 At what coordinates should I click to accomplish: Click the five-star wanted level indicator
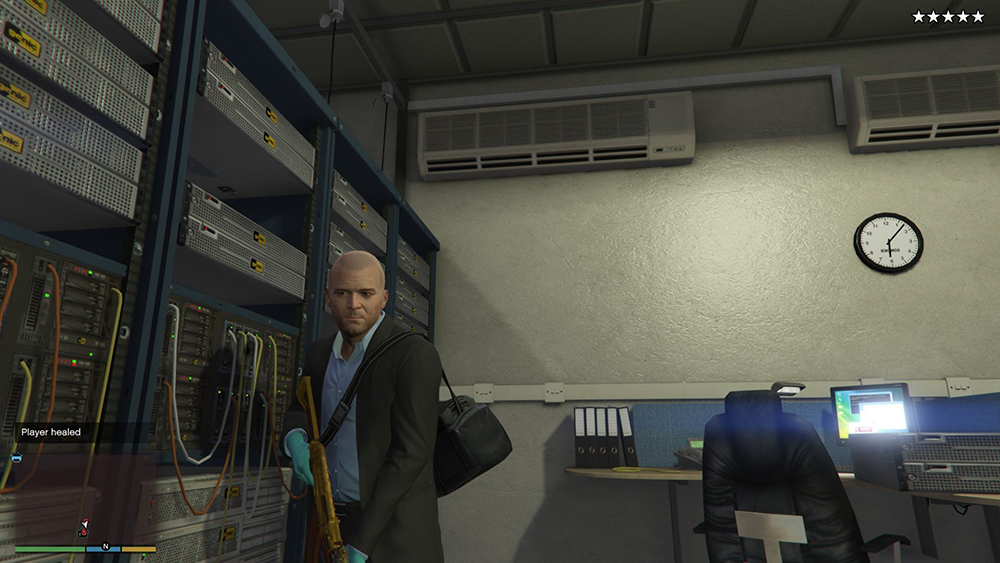(948, 17)
